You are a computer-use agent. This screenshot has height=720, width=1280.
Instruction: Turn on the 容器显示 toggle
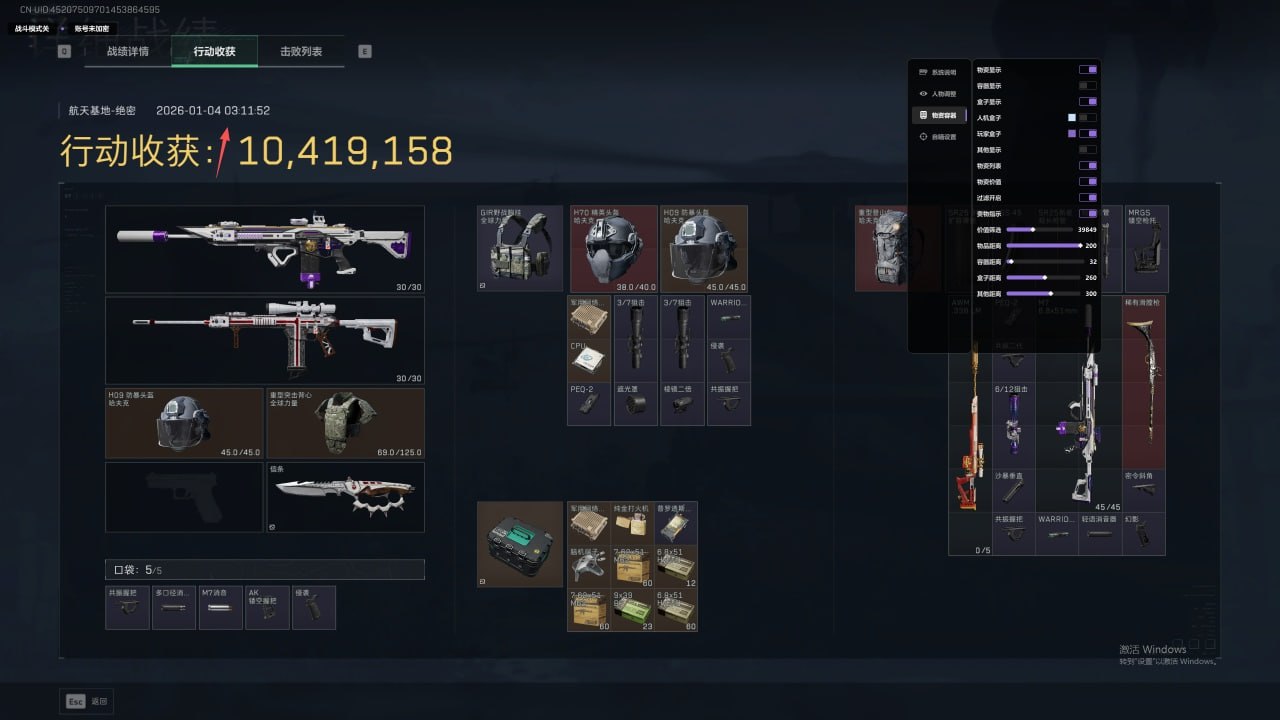(x=1087, y=86)
